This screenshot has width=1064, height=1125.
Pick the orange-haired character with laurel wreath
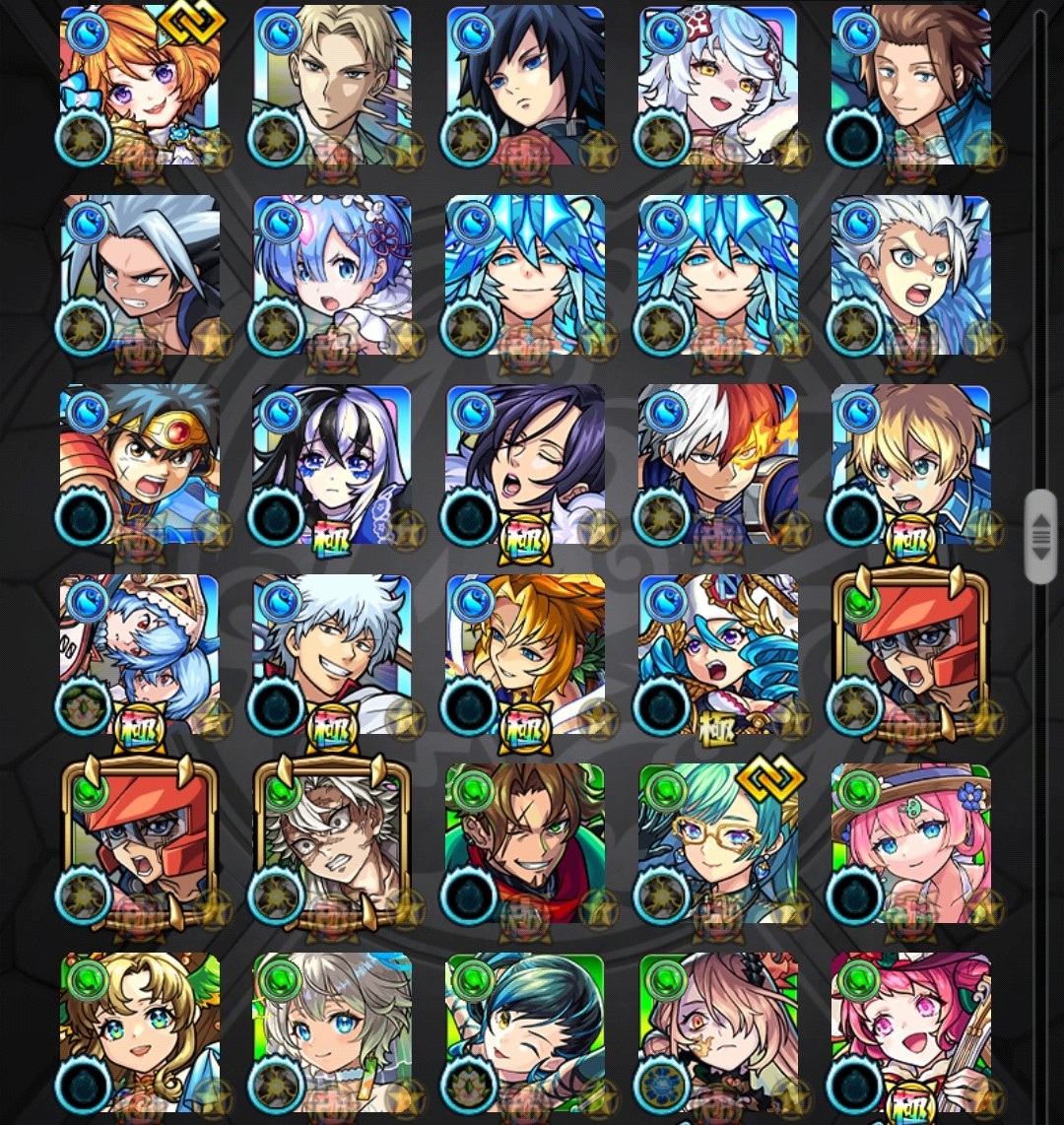525,653
